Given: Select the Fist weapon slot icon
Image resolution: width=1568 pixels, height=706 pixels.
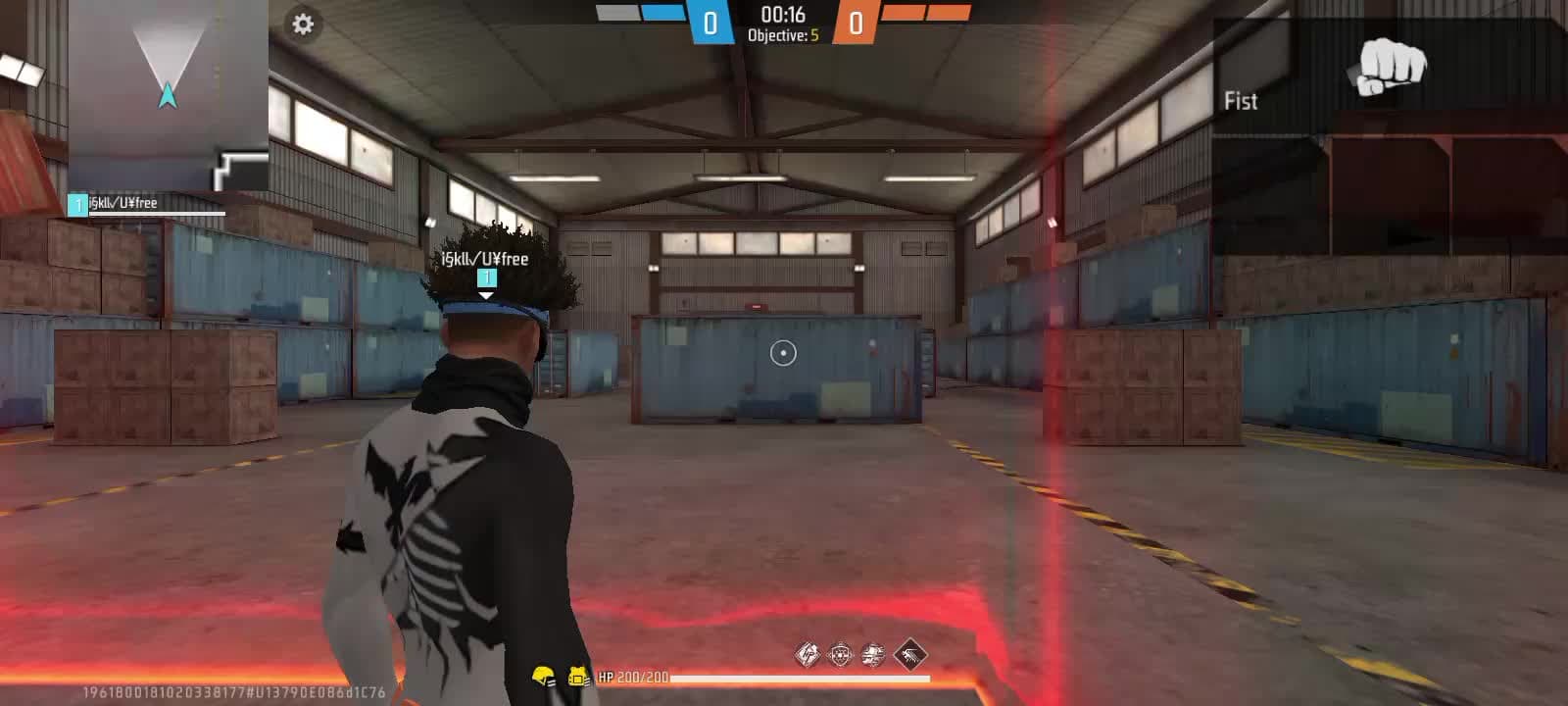Looking at the screenshot, I should [x=1388, y=67].
